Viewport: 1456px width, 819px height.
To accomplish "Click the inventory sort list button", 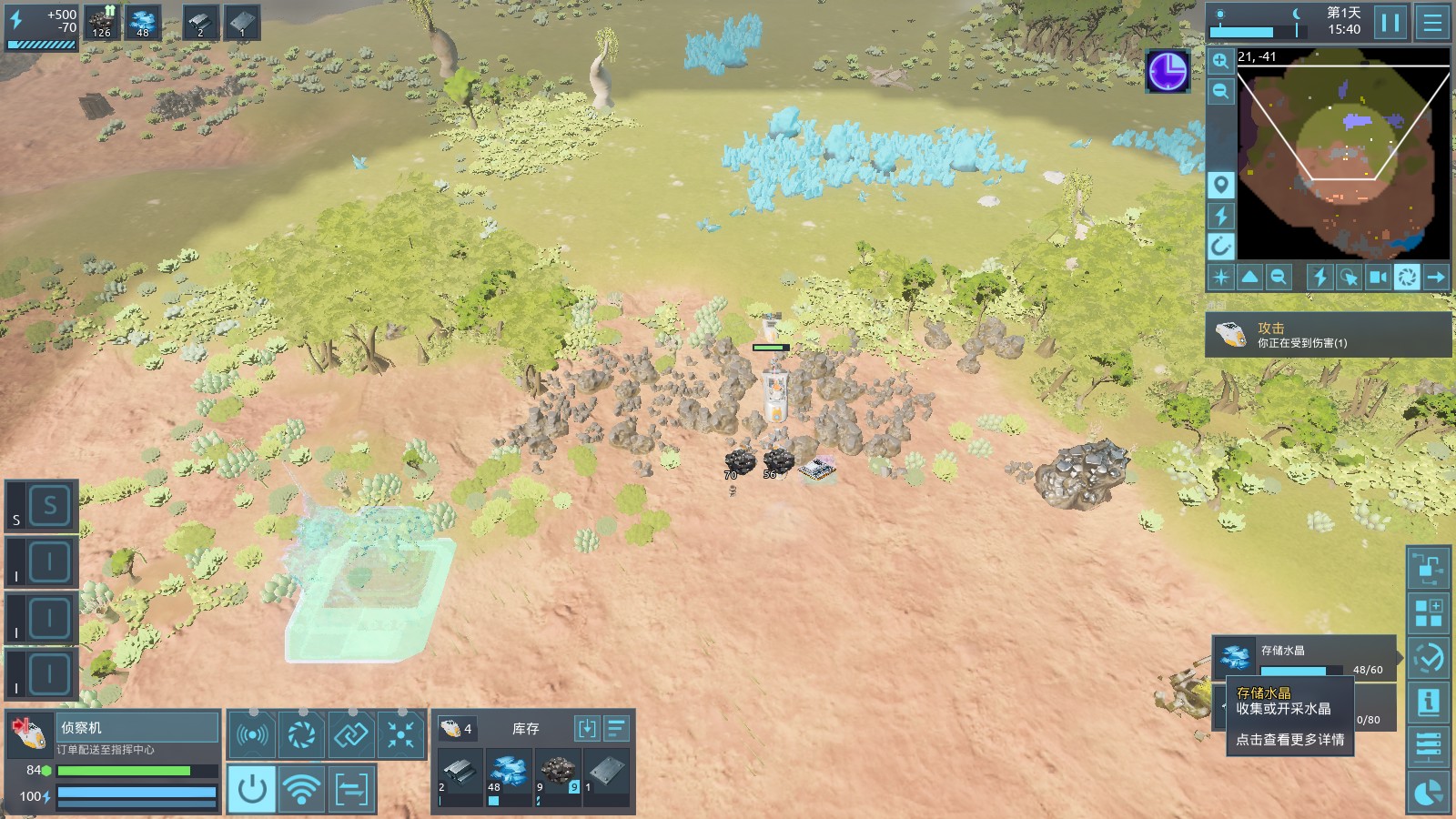I will (x=616, y=728).
